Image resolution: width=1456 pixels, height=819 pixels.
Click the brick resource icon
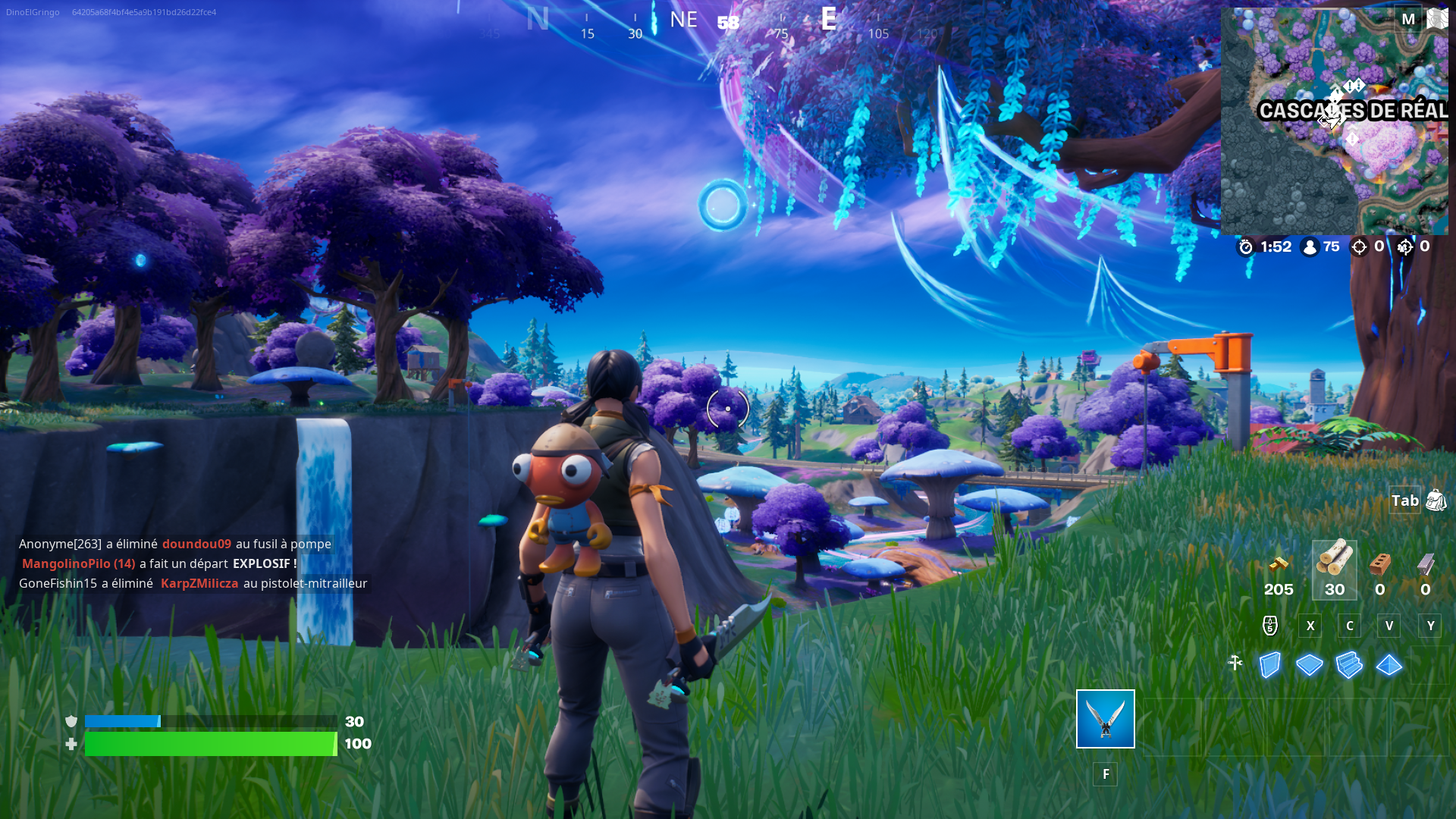(1379, 565)
